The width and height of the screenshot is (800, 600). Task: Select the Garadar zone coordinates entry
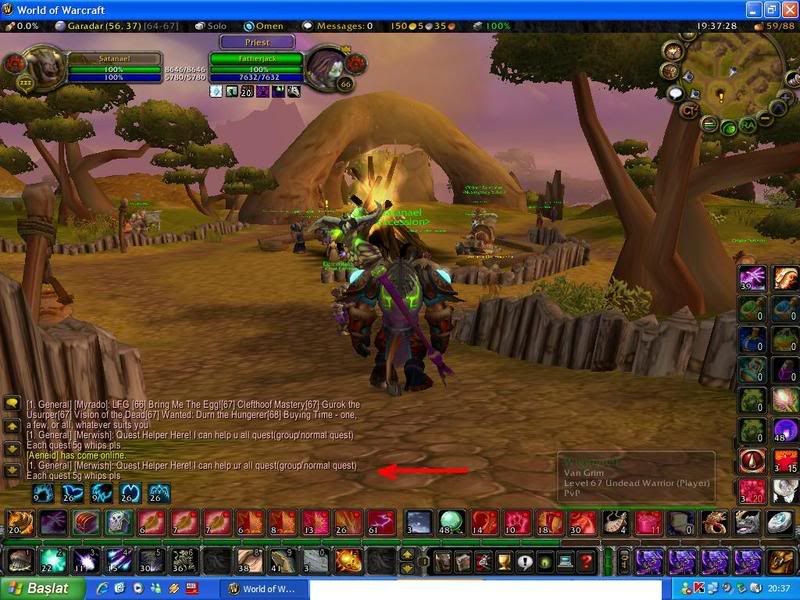click(84, 25)
